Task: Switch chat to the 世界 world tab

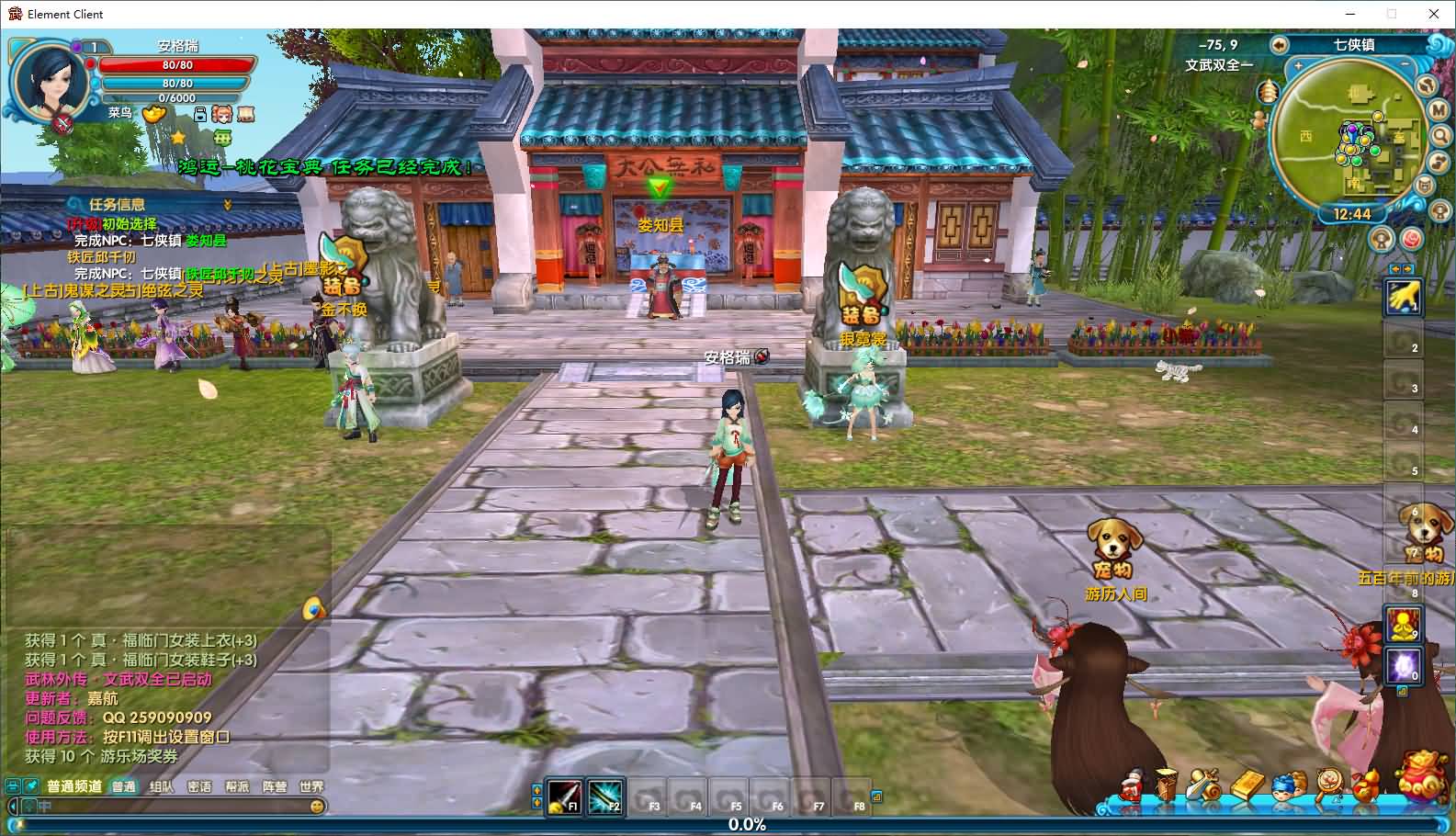Action: point(311,786)
